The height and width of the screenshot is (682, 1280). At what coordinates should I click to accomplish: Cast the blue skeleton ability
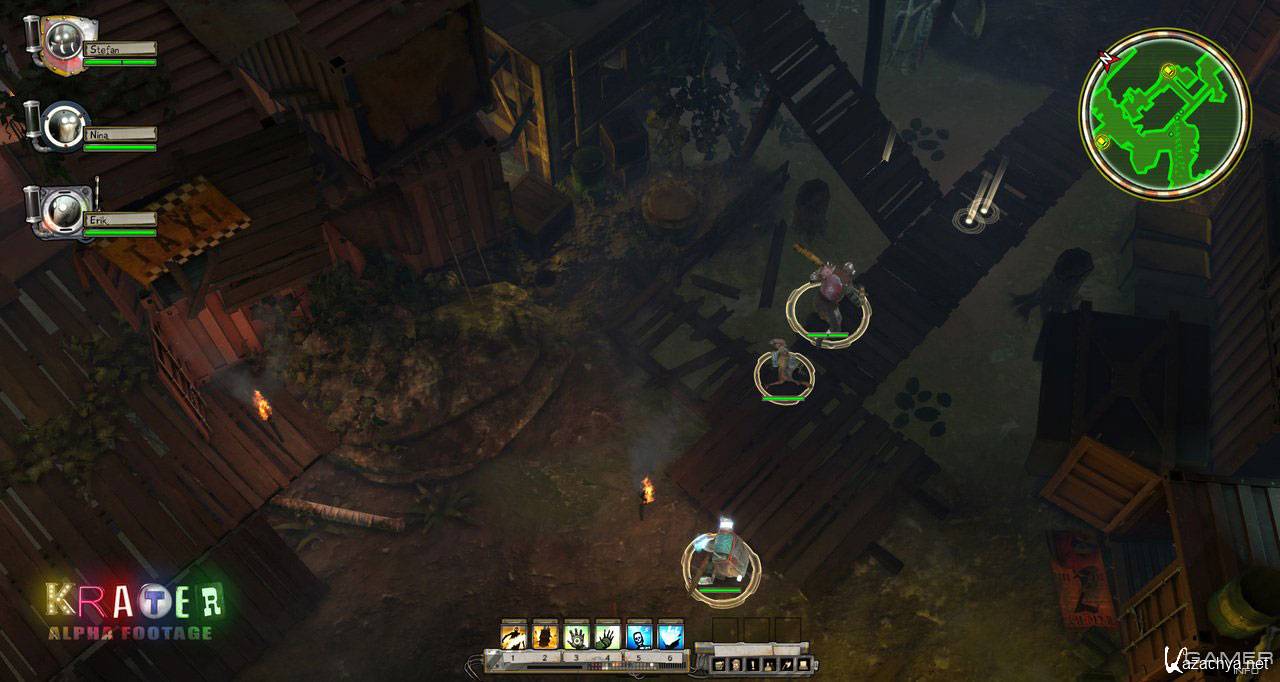click(639, 635)
